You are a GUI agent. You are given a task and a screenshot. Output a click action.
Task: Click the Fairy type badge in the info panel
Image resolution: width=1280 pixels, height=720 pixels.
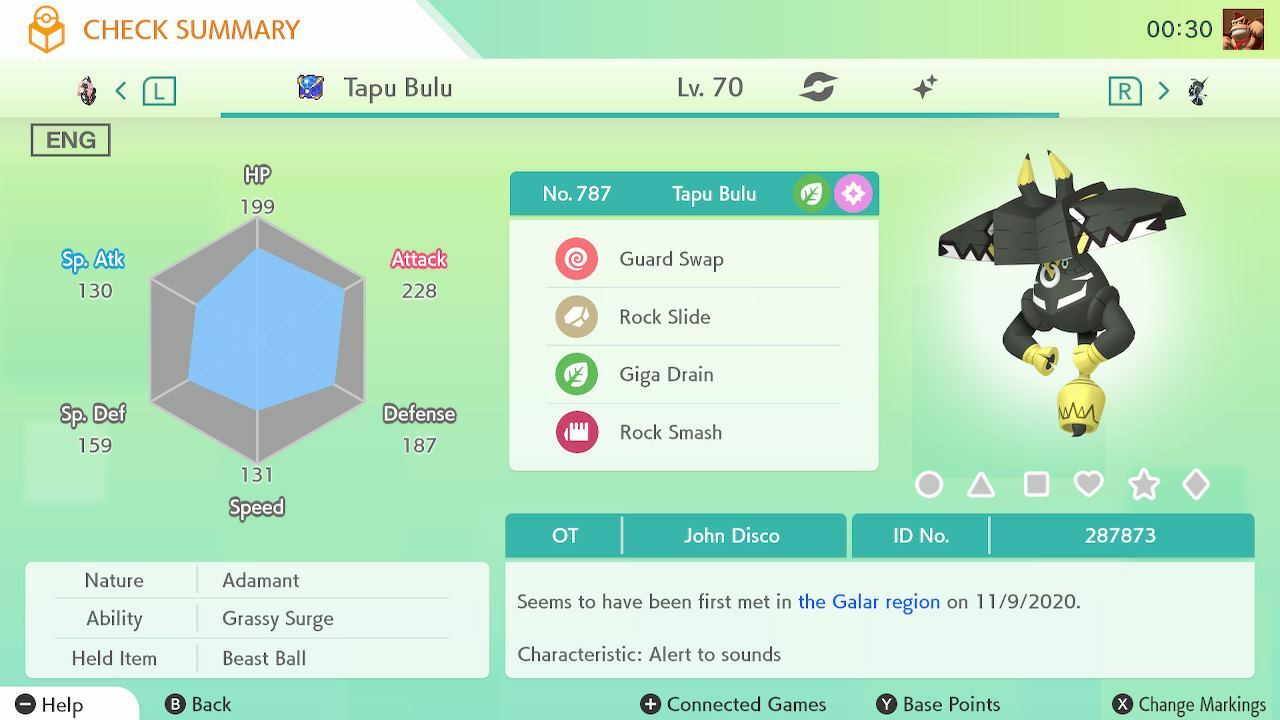coord(852,193)
